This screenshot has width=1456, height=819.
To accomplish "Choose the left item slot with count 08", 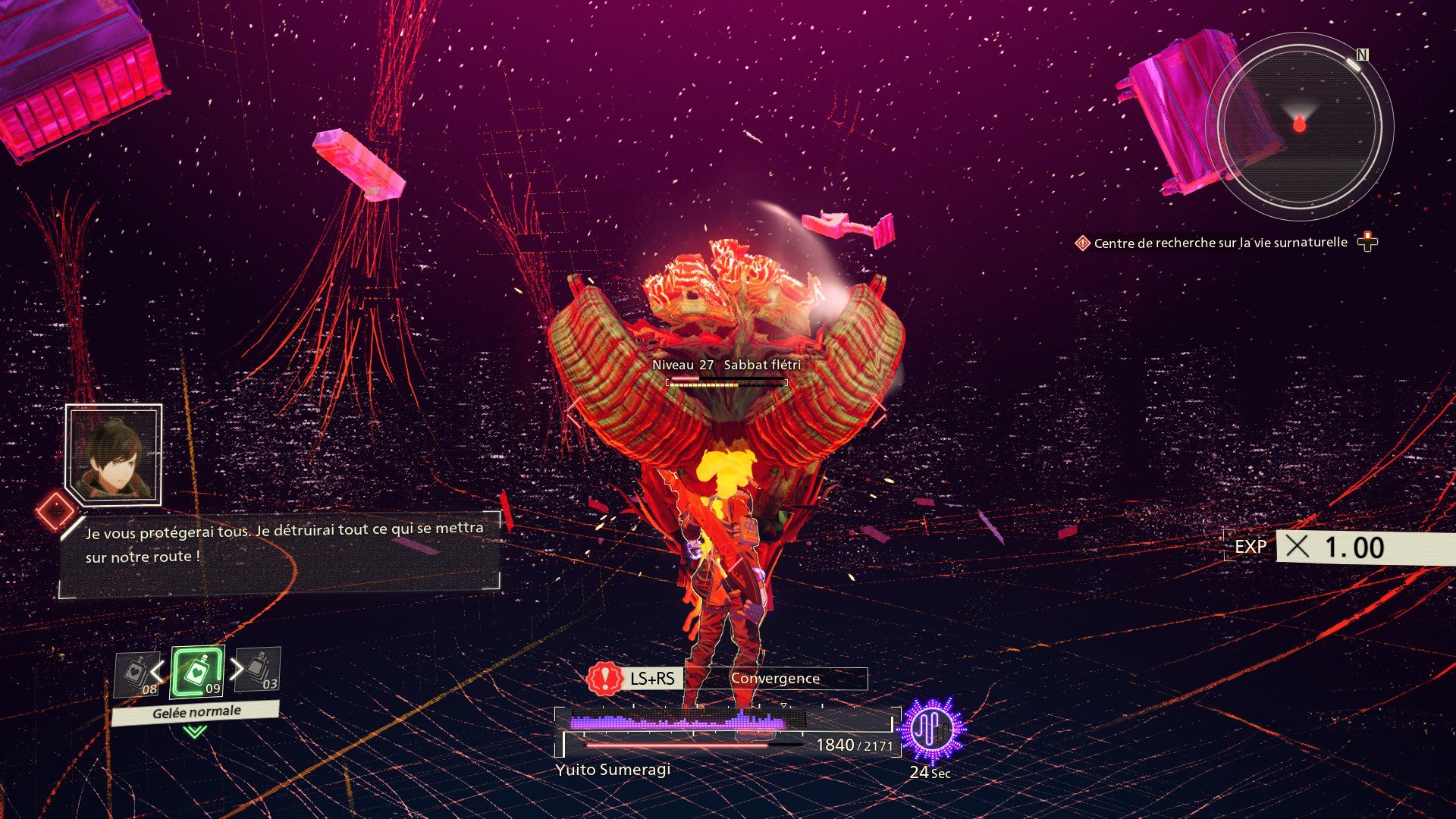I will pos(136,673).
